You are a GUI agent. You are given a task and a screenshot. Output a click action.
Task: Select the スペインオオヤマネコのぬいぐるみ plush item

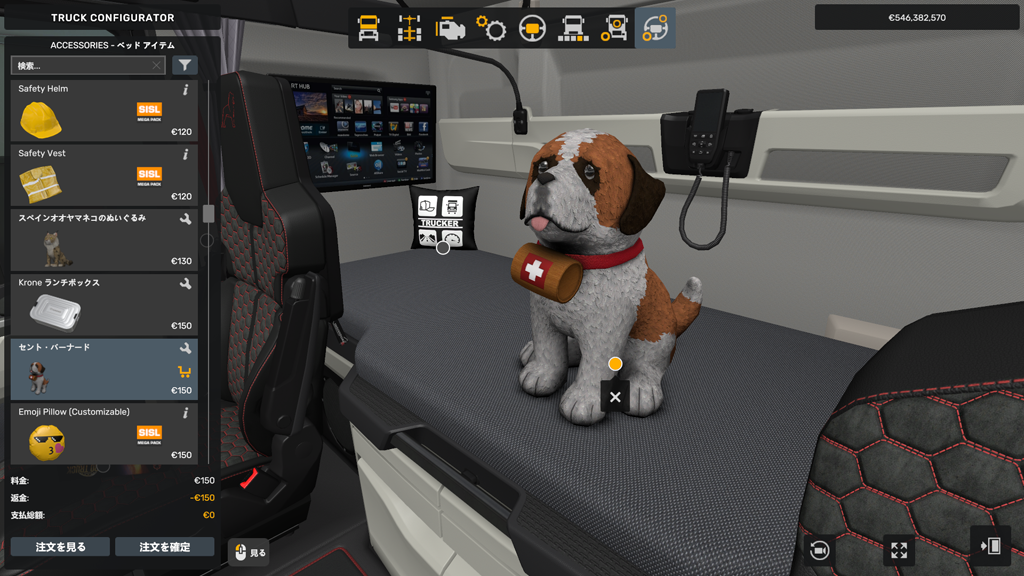click(100, 240)
